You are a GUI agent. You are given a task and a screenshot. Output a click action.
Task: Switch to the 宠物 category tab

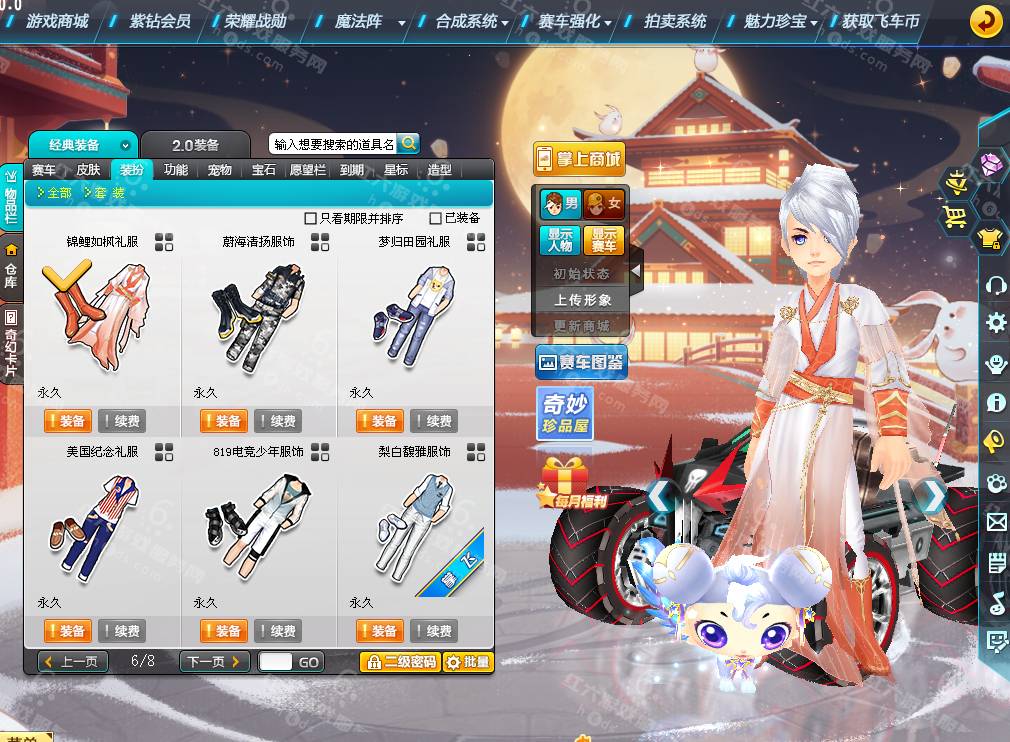pos(220,170)
